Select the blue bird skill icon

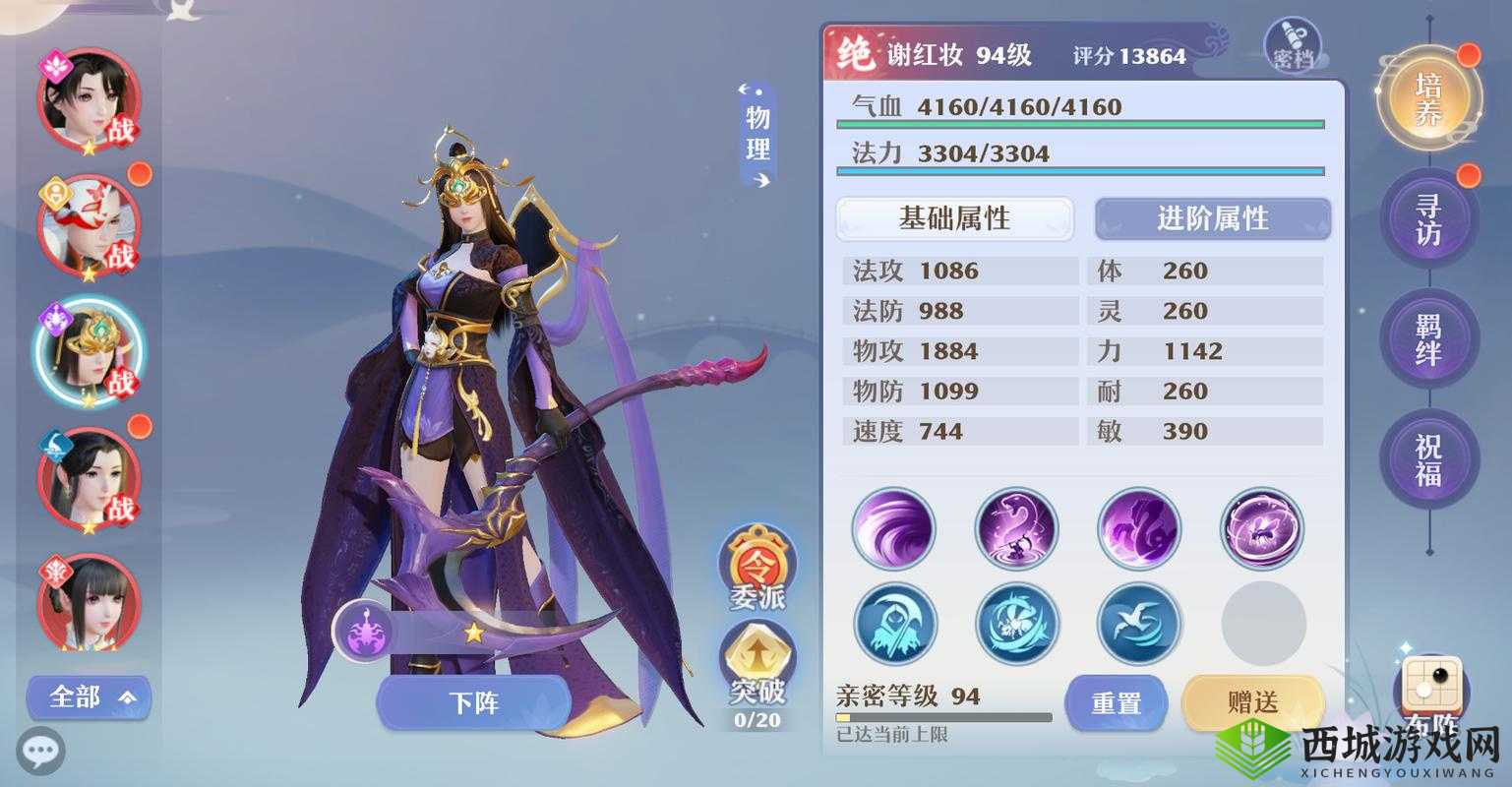[x=1139, y=623]
